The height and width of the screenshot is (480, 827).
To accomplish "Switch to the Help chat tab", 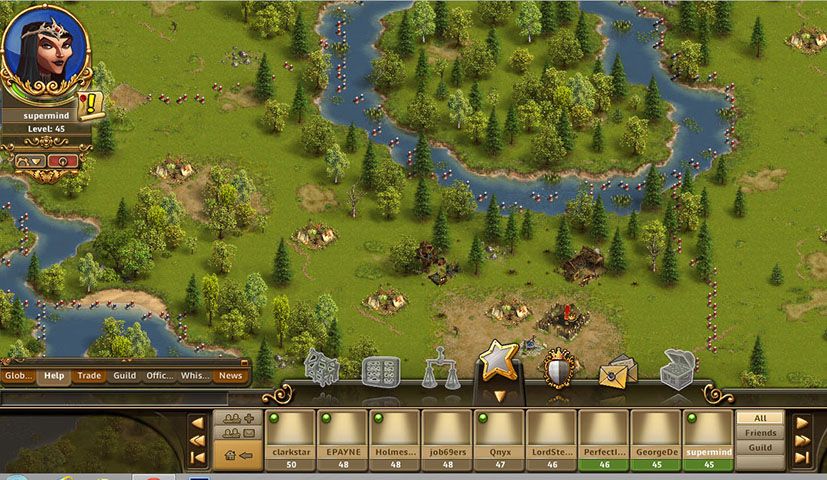I will [x=54, y=376].
